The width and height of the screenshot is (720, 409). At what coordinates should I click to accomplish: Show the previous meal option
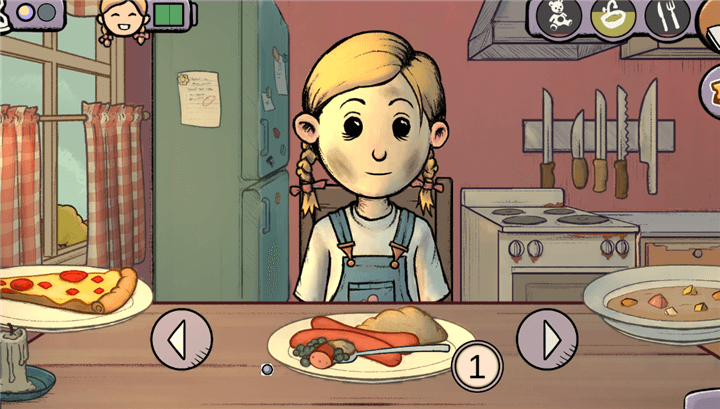coord(181,340)
